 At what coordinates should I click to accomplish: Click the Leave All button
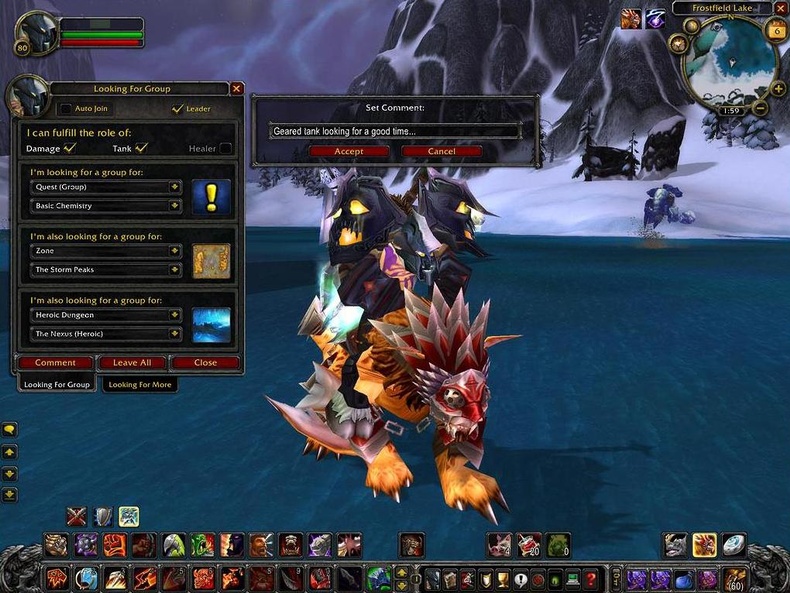point(132,363)
